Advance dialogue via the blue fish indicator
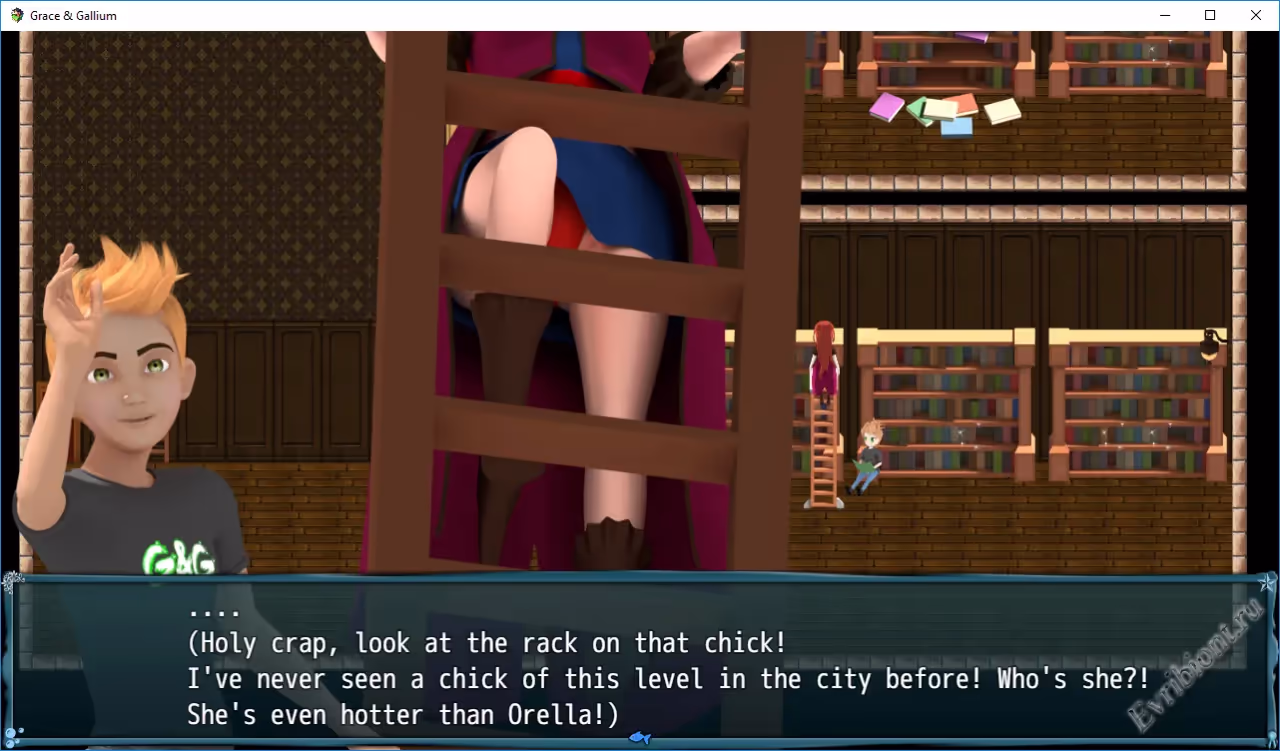 click(x=640, y=738)
